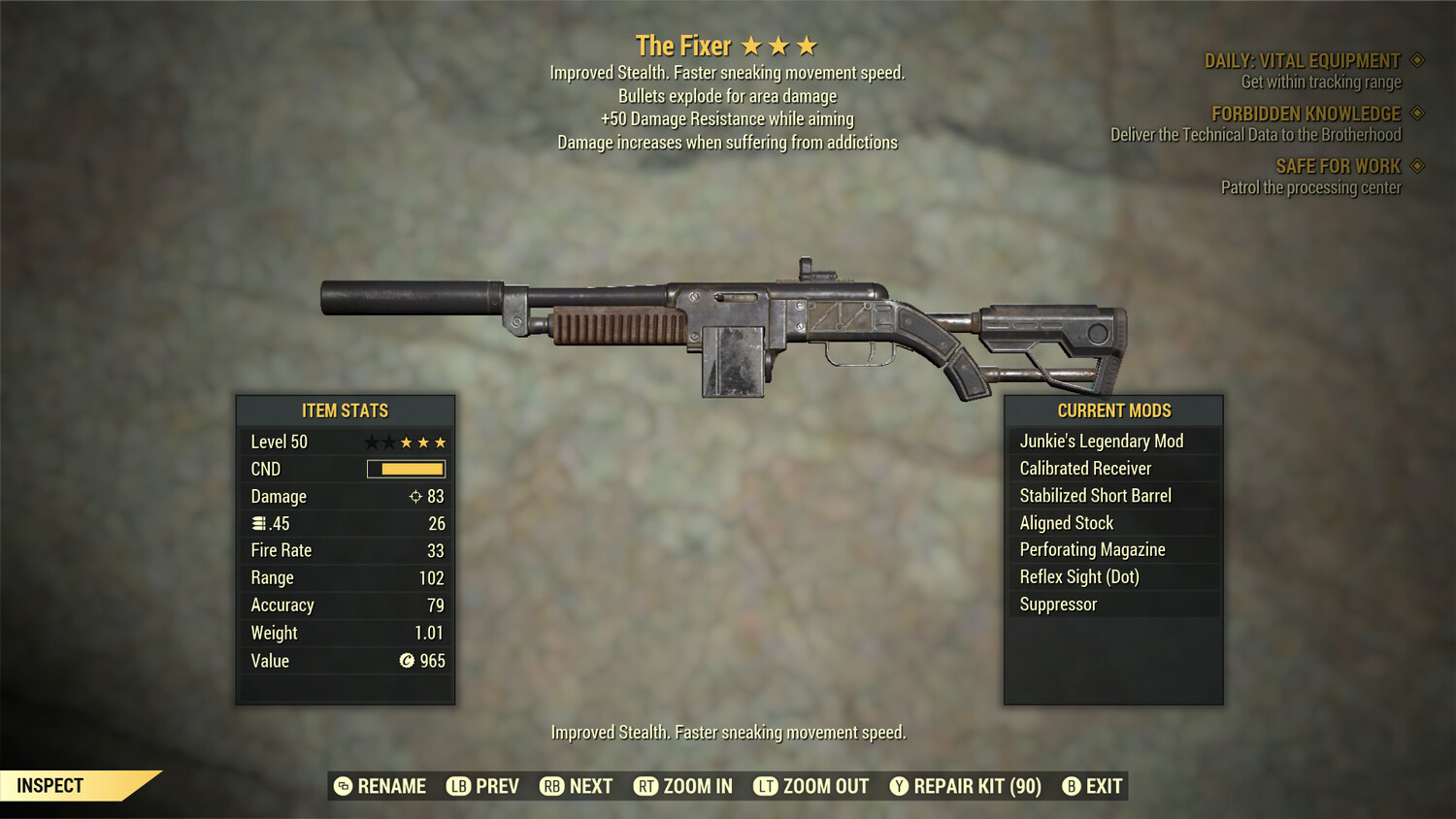Image resolution: width=1456 pixels, height=819 pixels.
Task: Click the B icon next to Exit
Action: tap(1072, 786)
